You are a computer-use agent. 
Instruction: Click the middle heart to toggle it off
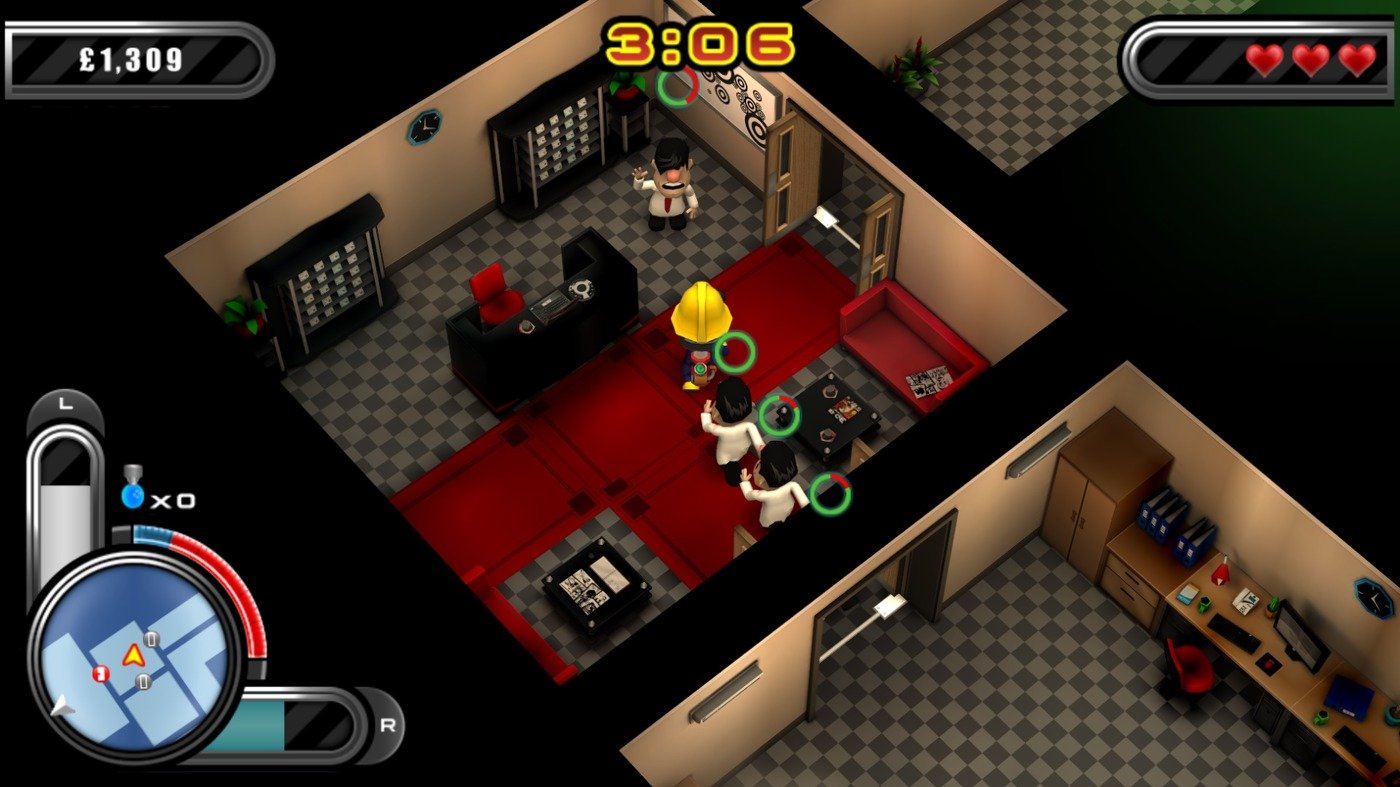click(x=1311, y=60)
